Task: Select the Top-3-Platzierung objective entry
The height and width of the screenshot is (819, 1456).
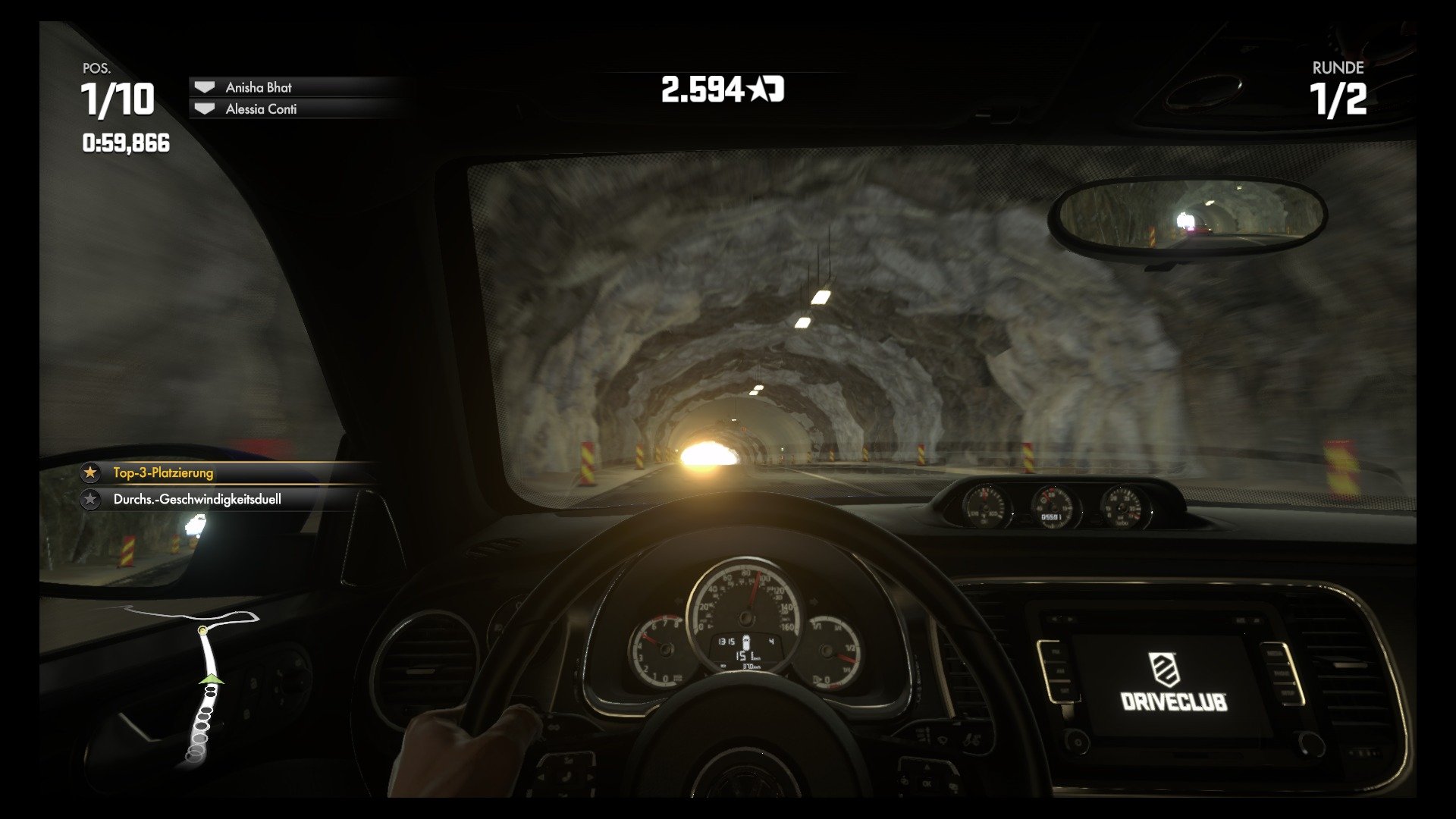Action: 163,472
